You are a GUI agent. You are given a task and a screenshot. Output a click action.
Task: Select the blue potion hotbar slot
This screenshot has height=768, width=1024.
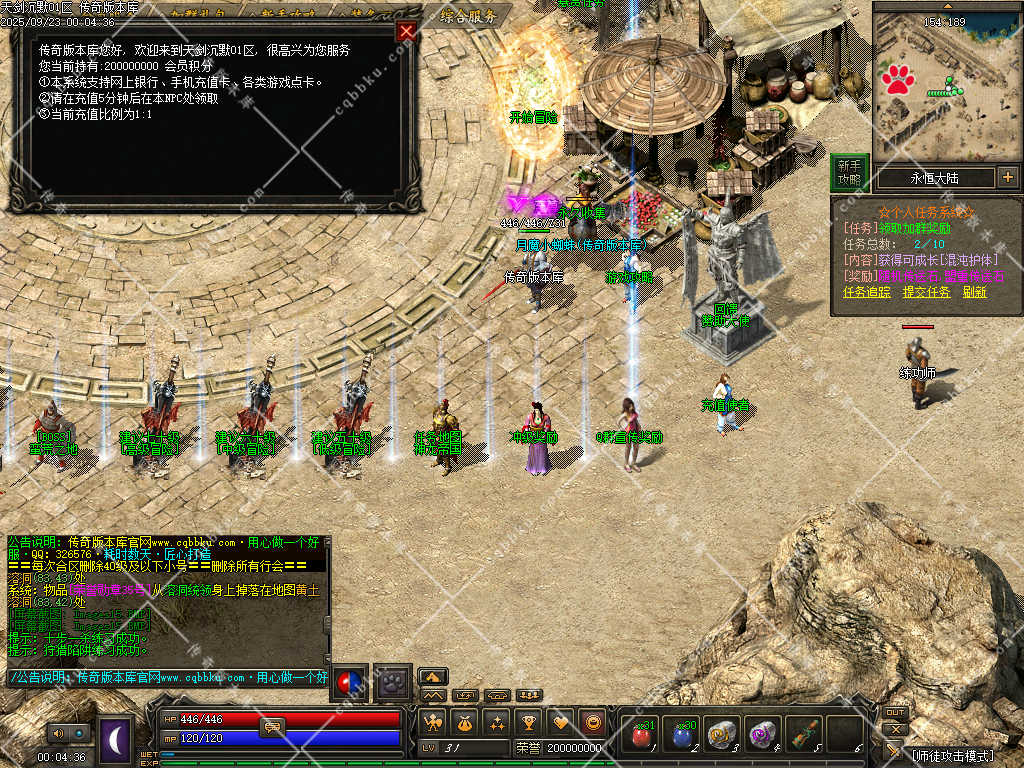click(682, 735)
